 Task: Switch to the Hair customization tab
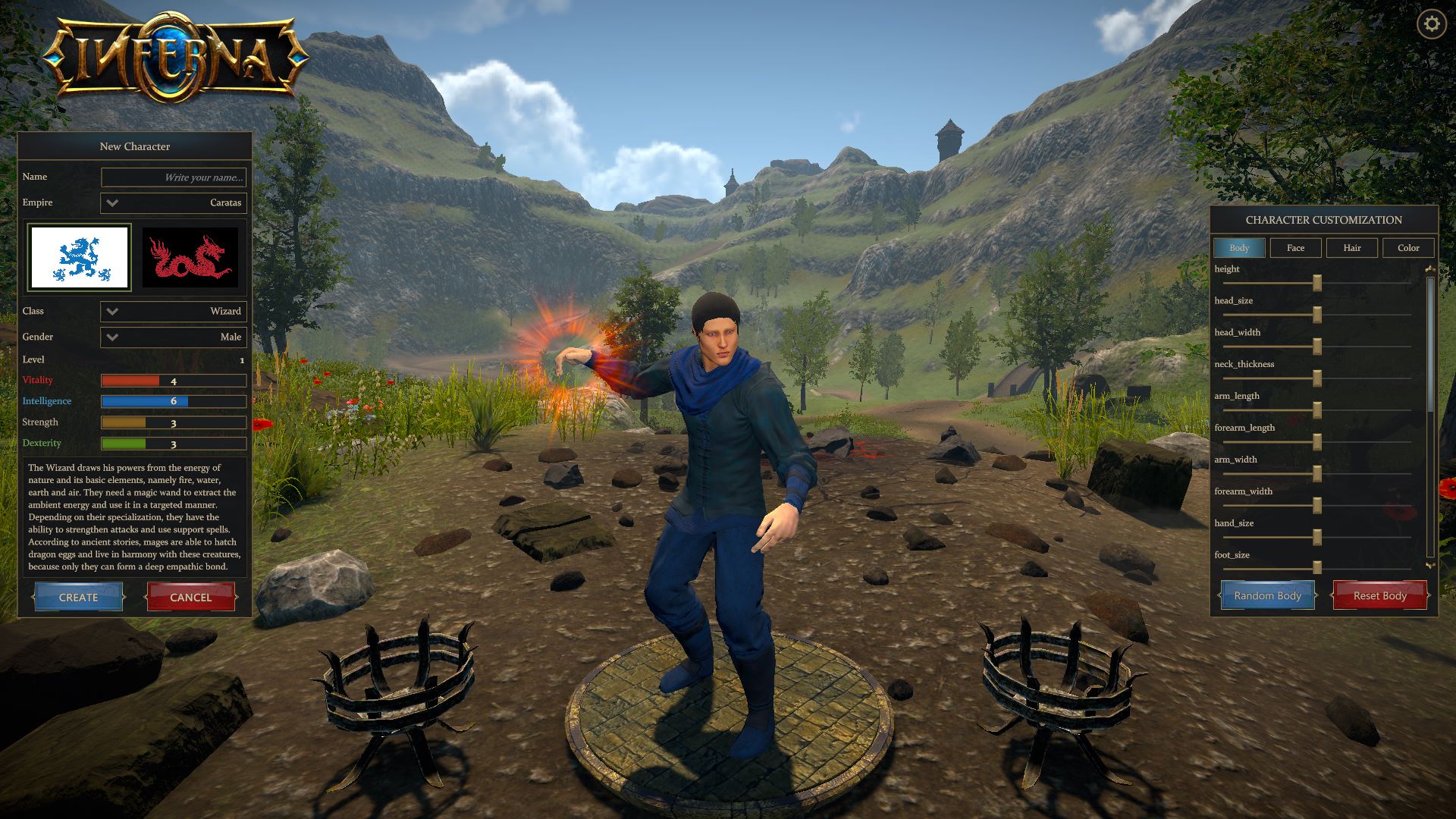coord(1352,247)
